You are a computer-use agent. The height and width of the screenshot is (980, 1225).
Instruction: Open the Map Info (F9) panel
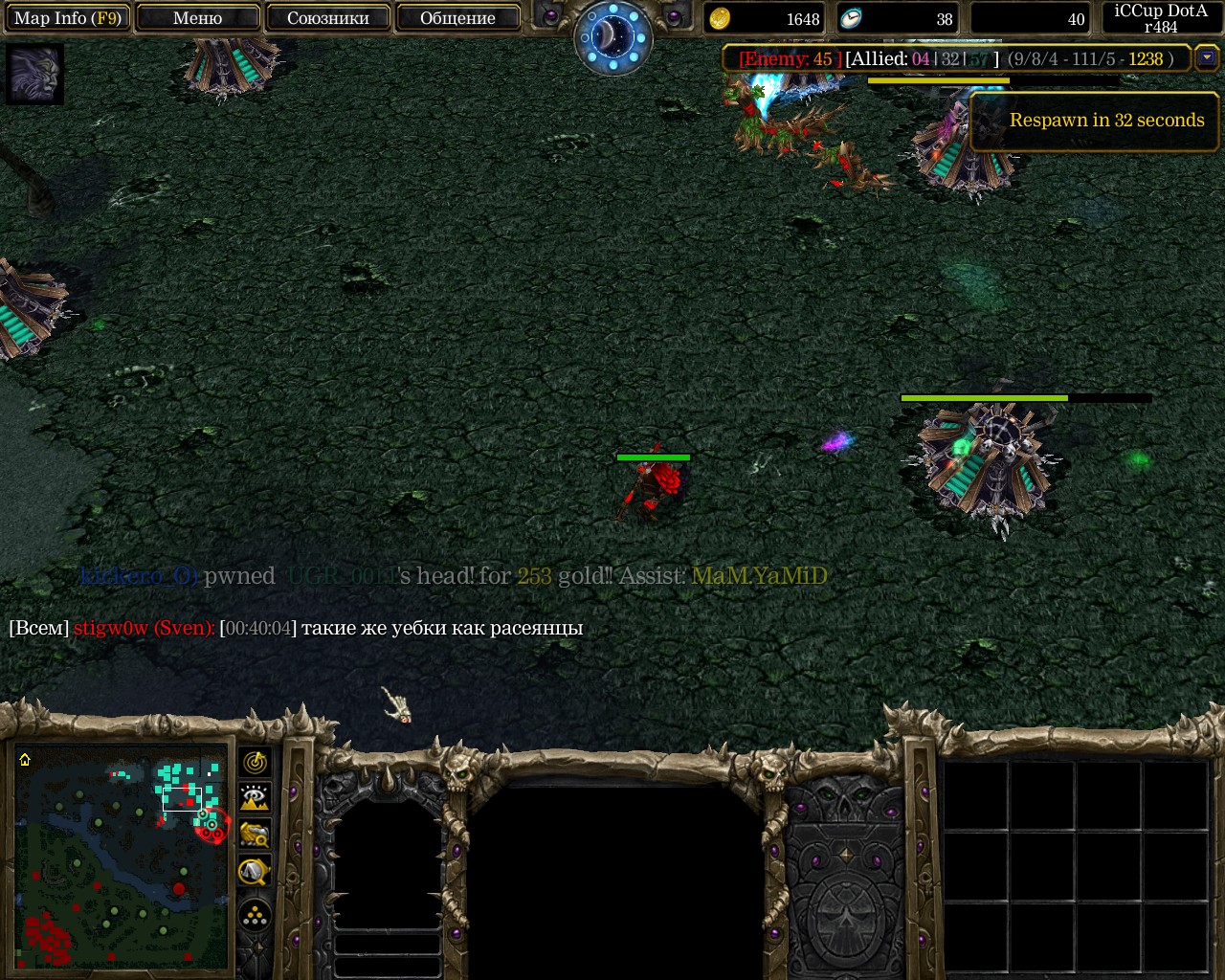pyautogui.click(x=67, y=18)
